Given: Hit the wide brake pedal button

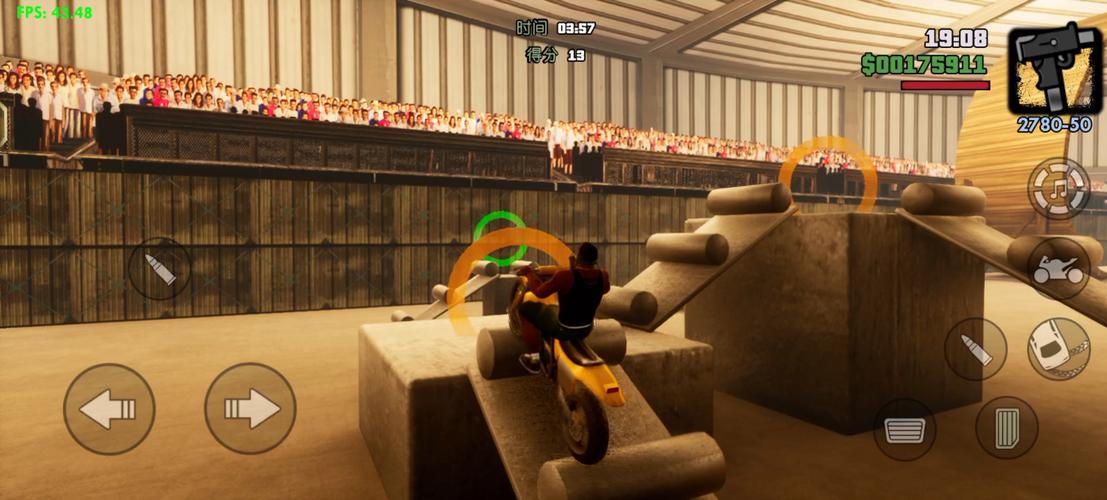Looking at the screenshot, I should coord(905,429).
